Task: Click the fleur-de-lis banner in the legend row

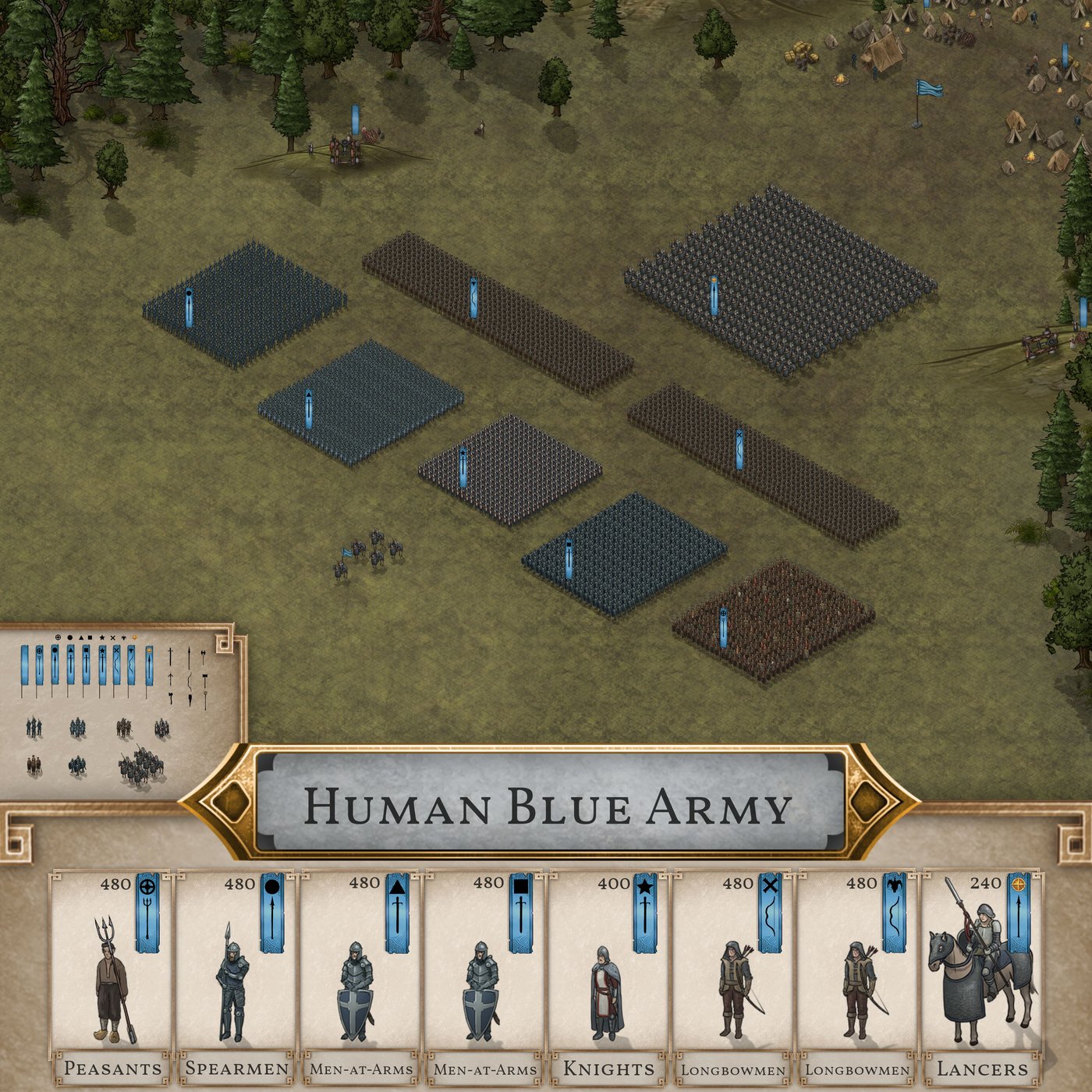Action: click(x=131, y=663)
